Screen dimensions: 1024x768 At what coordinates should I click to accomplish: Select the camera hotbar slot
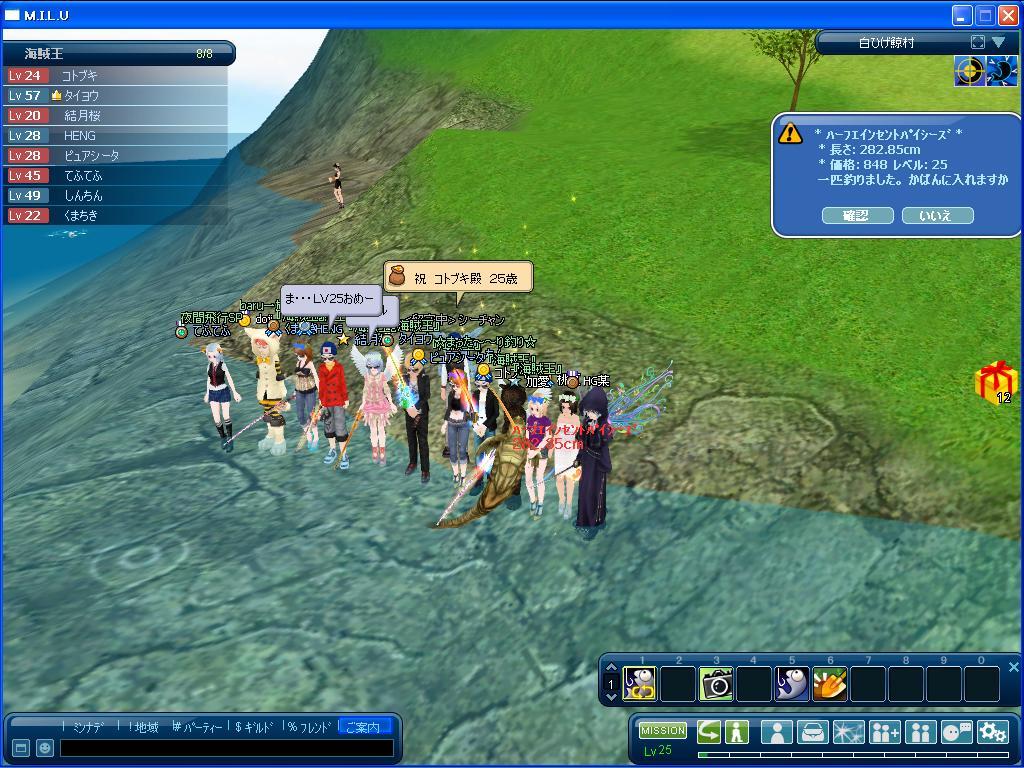pyautogui.click(x=716, y=684)
